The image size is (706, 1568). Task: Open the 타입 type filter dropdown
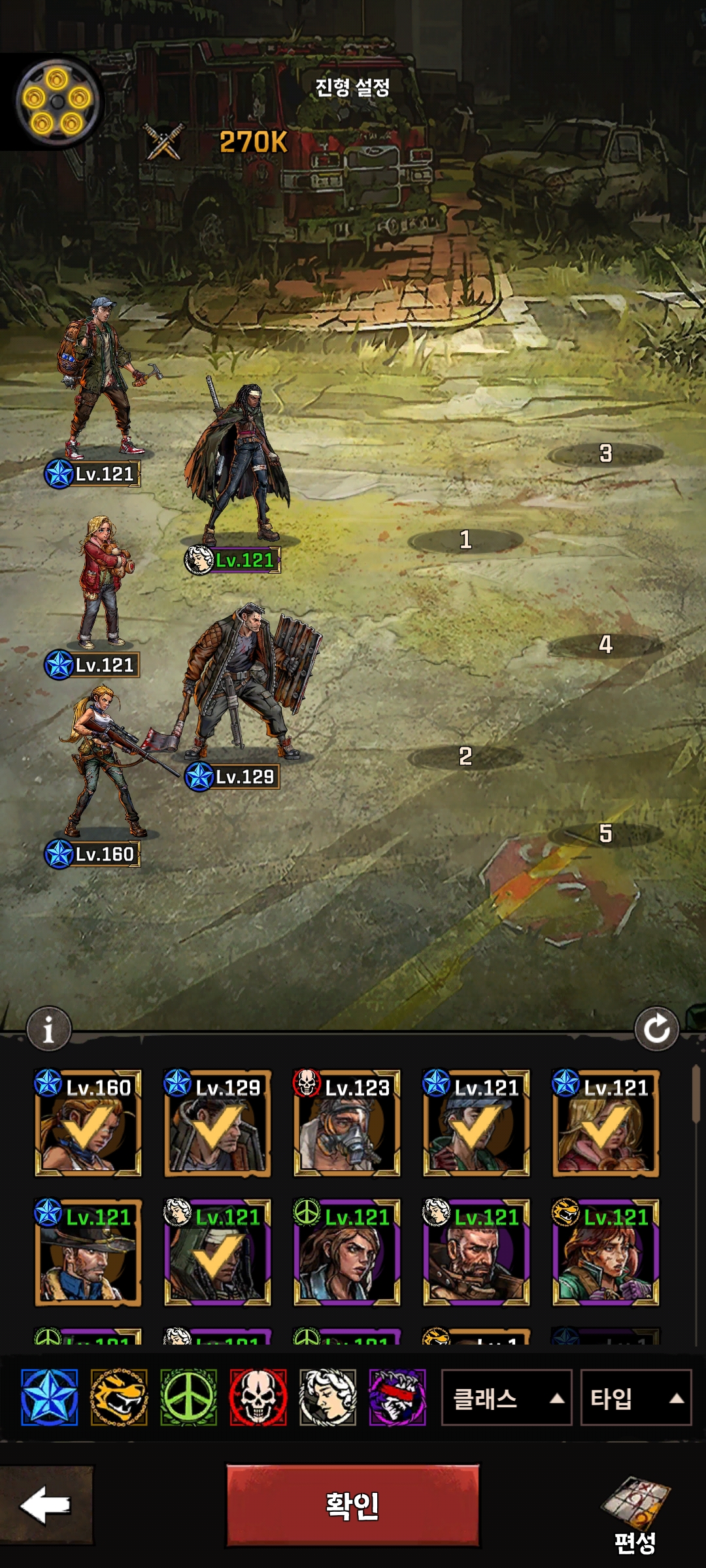pyautogui.click(x=635, y=1398)
